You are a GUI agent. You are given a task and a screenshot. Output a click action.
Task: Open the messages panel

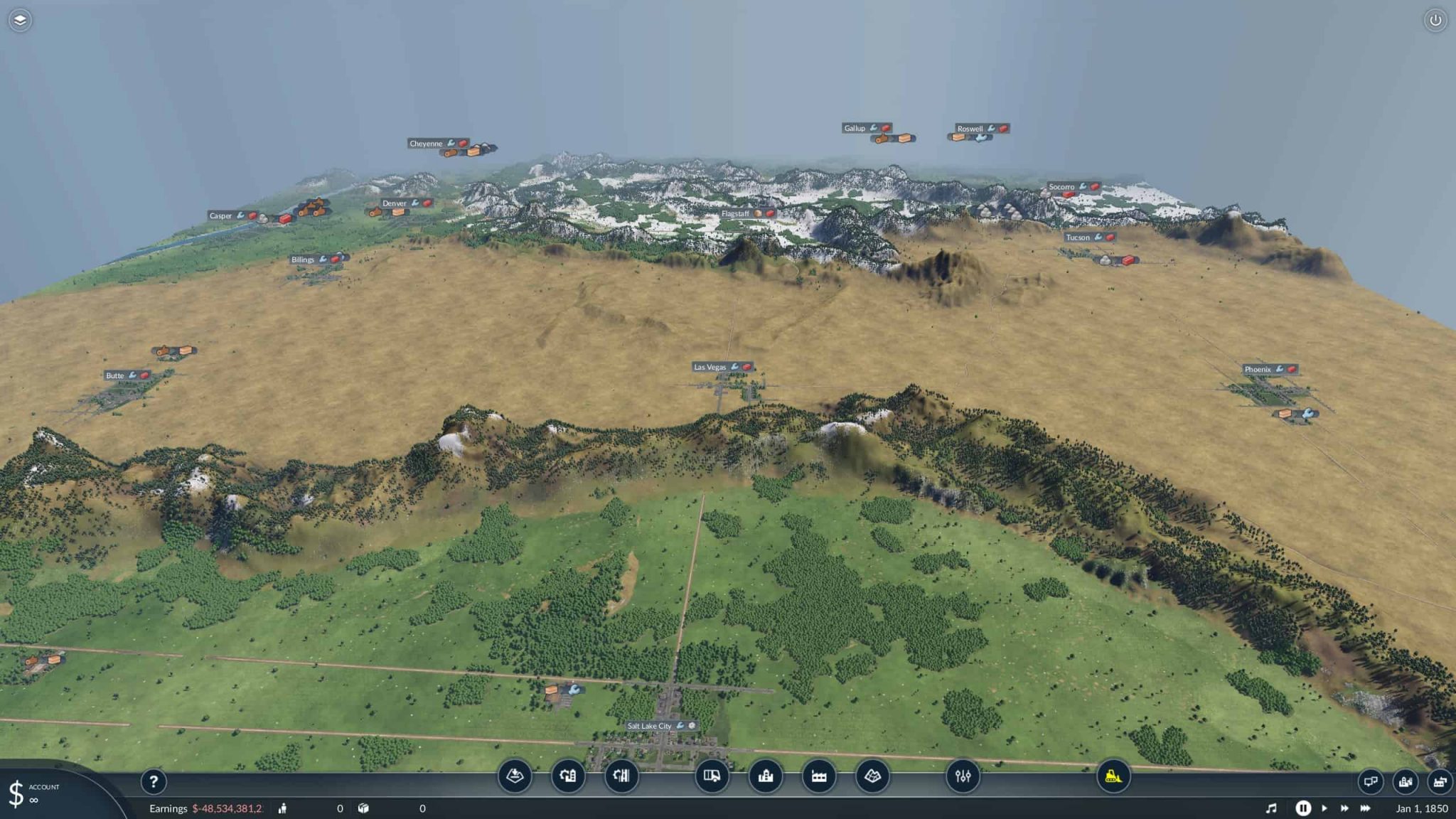[1371, 782]
